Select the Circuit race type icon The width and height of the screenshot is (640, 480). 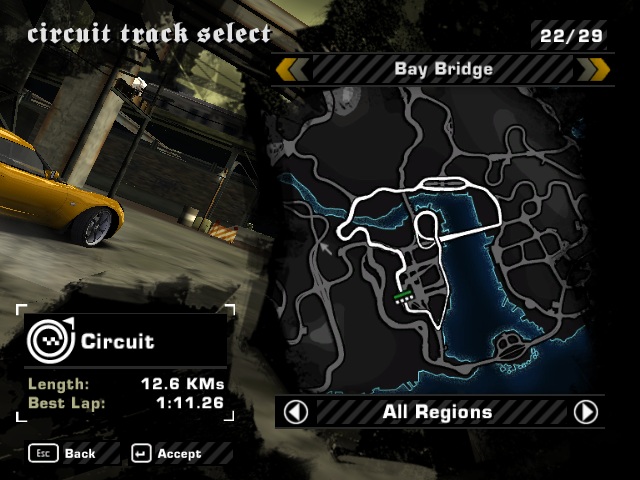pyautogui.click(x=48, y=341)
